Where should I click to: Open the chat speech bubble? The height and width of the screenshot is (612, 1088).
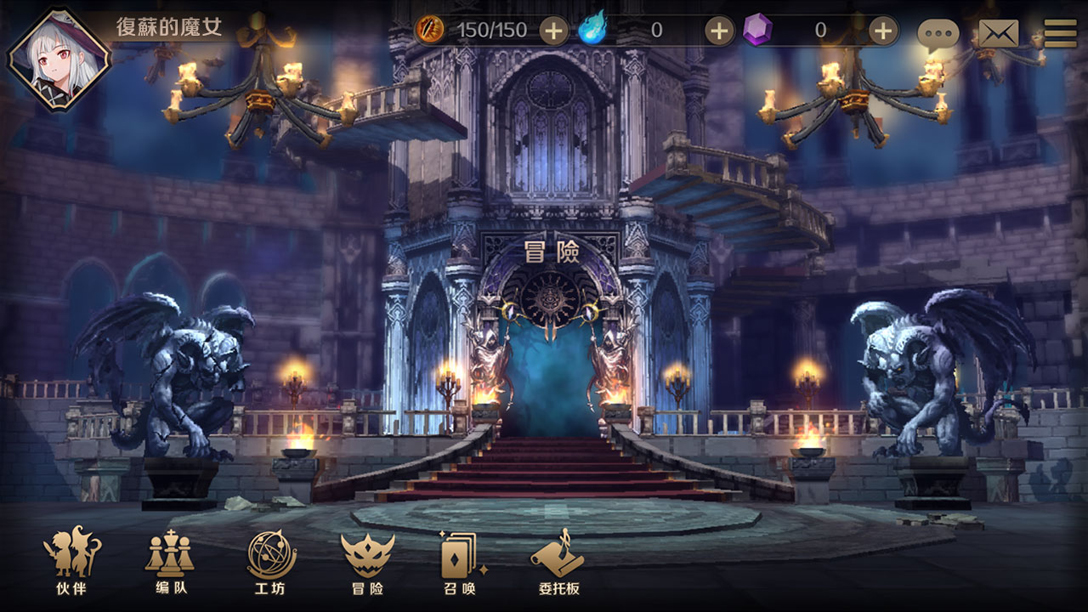point(938,35)
